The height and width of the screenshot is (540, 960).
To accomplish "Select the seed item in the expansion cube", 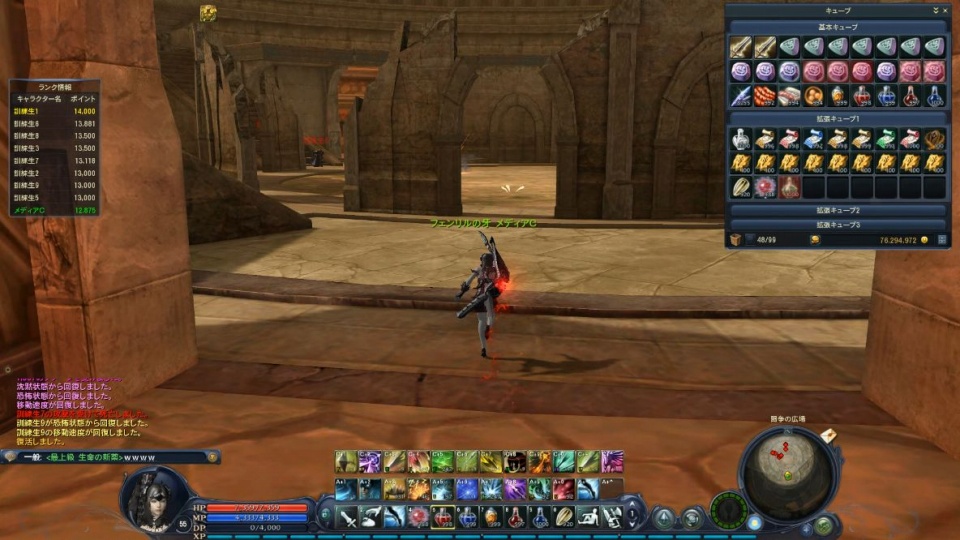I will (741, 187).
